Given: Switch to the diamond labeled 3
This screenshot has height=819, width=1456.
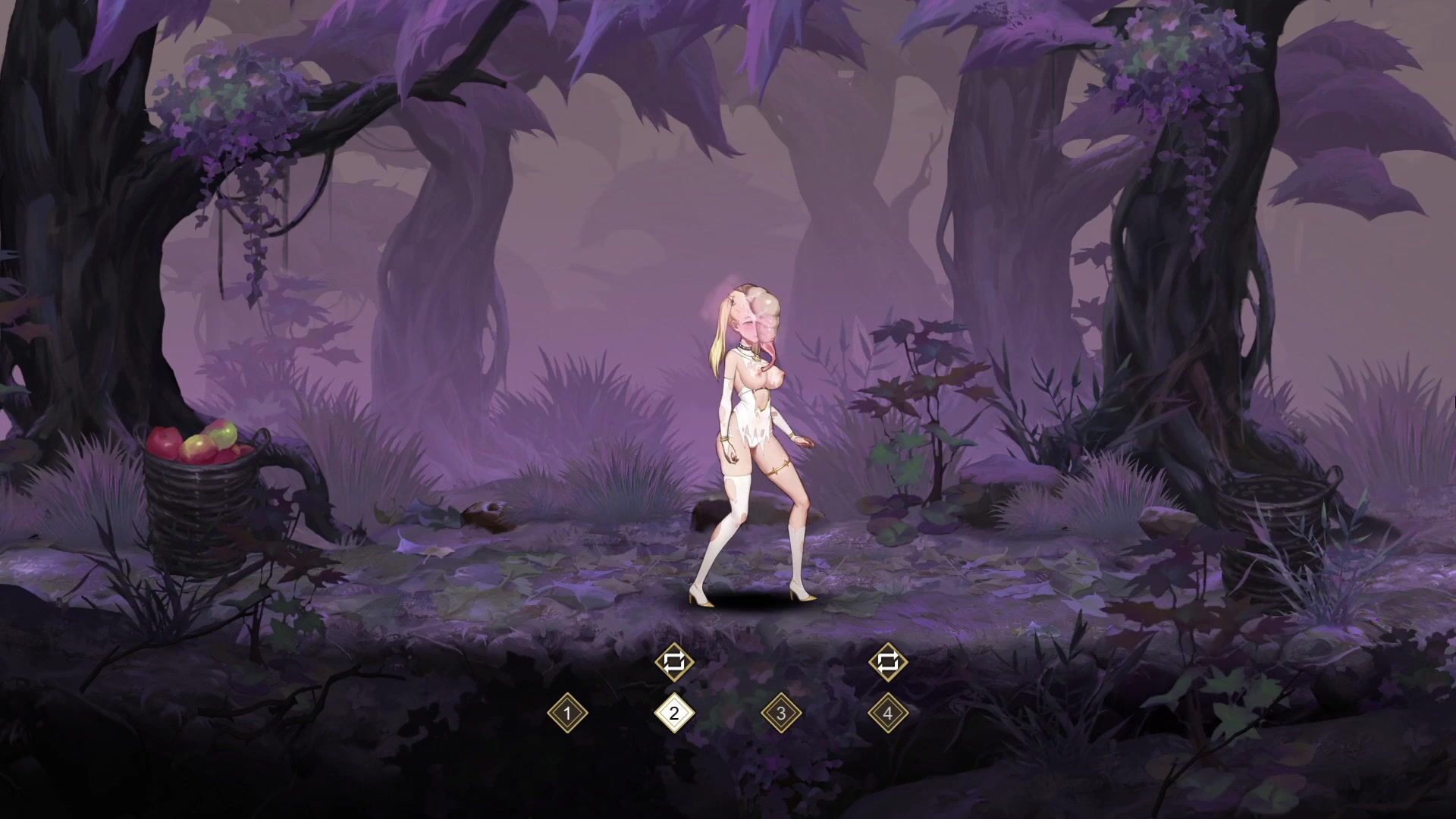Looking at the screenshot, I should point(781,714).
